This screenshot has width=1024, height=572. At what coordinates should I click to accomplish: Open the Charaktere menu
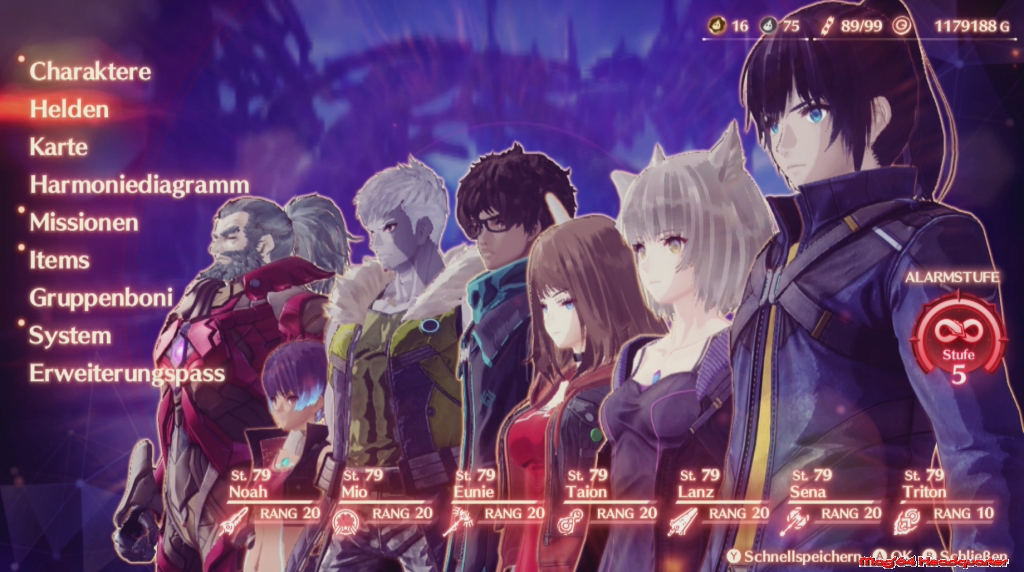pos(90,71)
